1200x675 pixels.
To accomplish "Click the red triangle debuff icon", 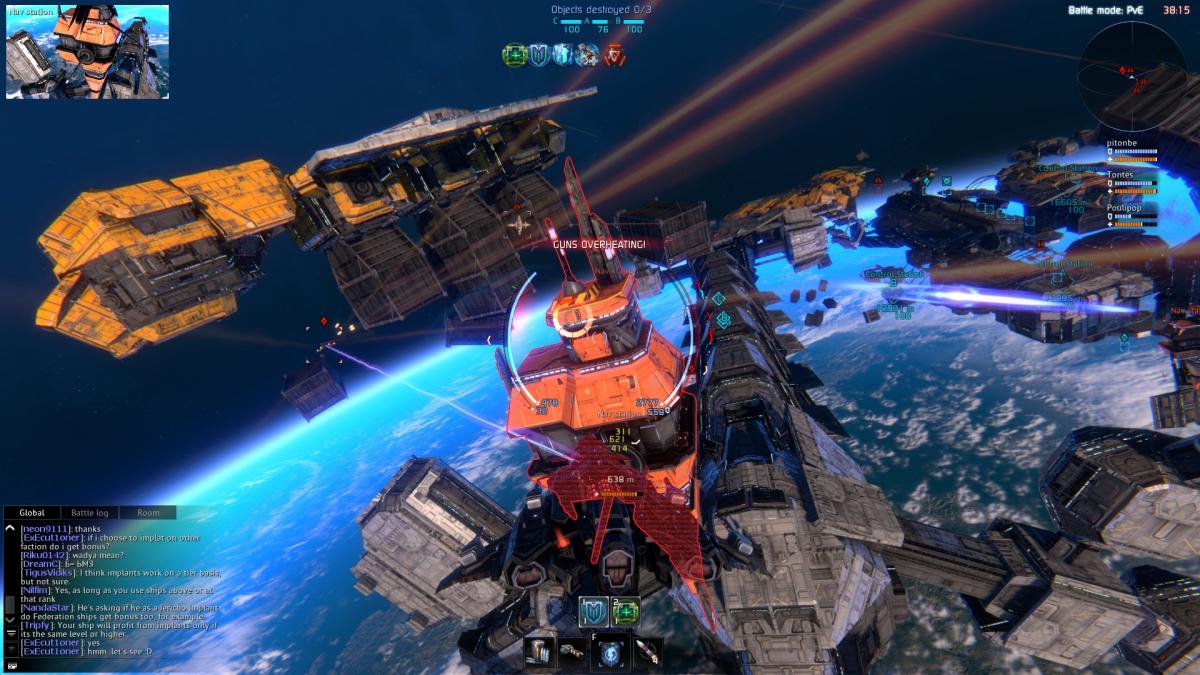I will point(613,55).
